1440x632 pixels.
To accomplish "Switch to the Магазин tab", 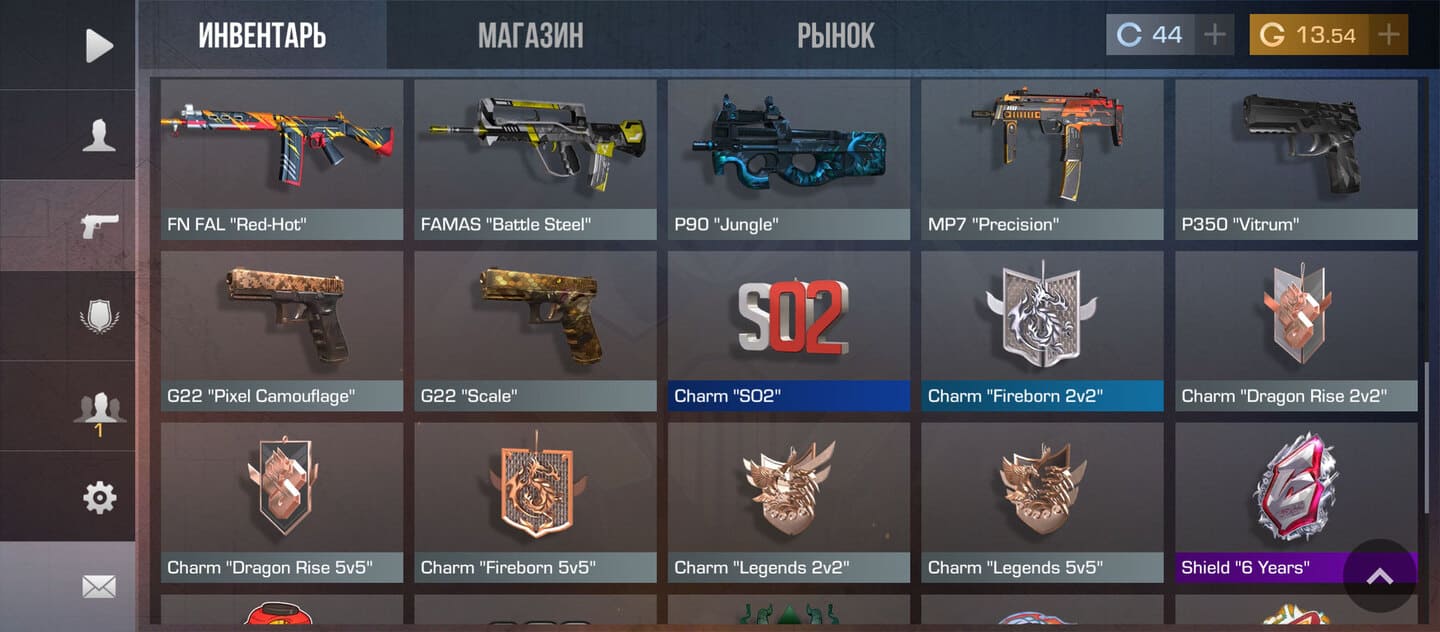I will pos(530,36).
